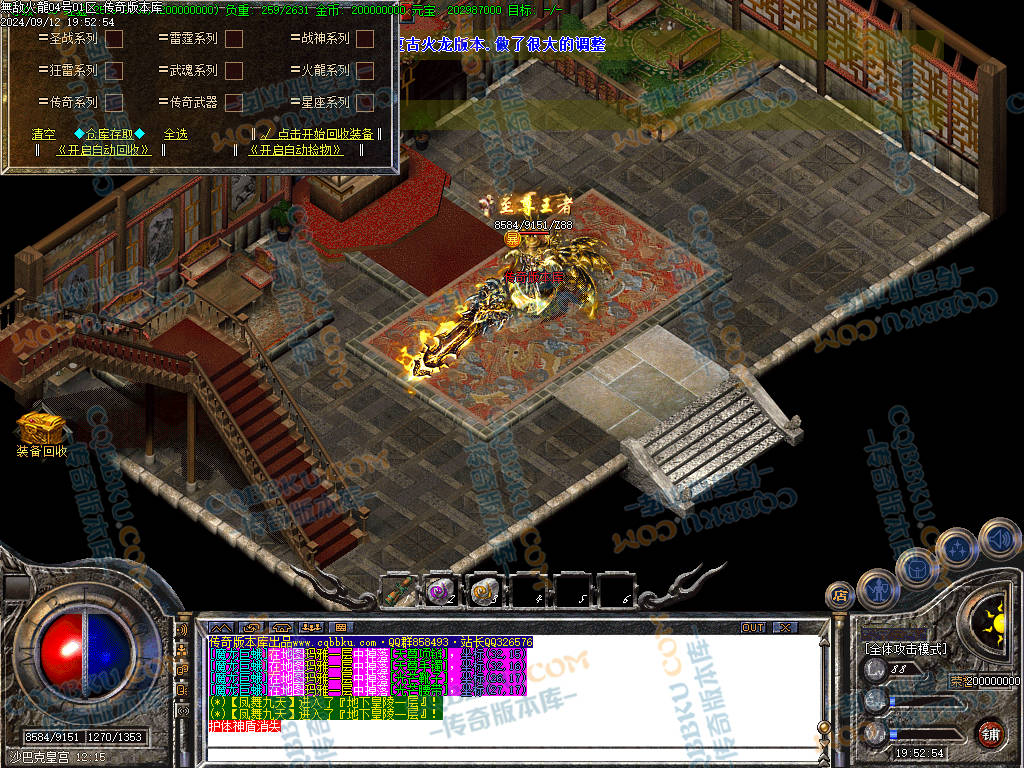Close the chat panel with X button
The width and height of the screenshot is (1024, 768).
pyautogui.click(x=785, y=627)
